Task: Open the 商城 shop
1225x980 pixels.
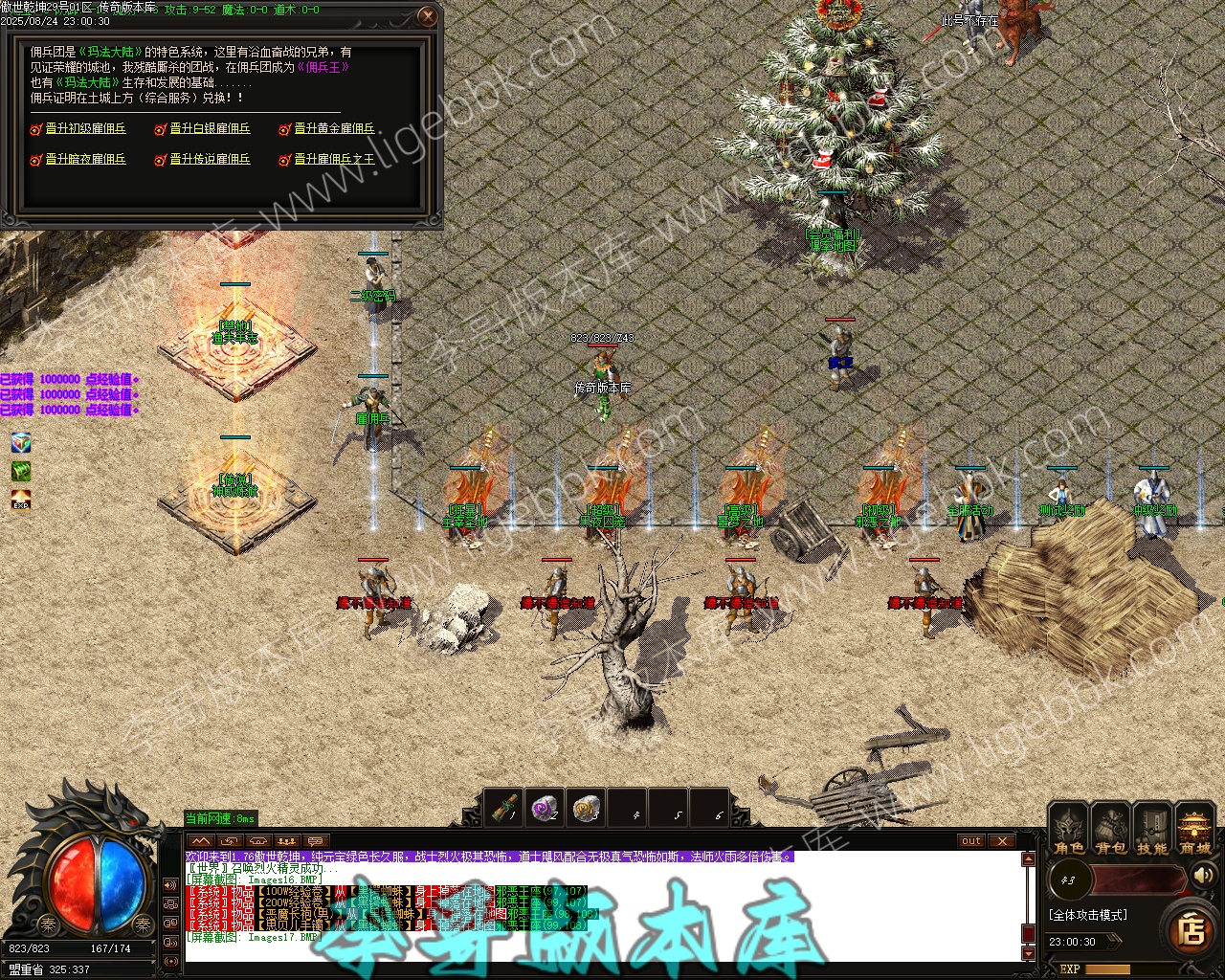Action: [x=1194, y=830]
